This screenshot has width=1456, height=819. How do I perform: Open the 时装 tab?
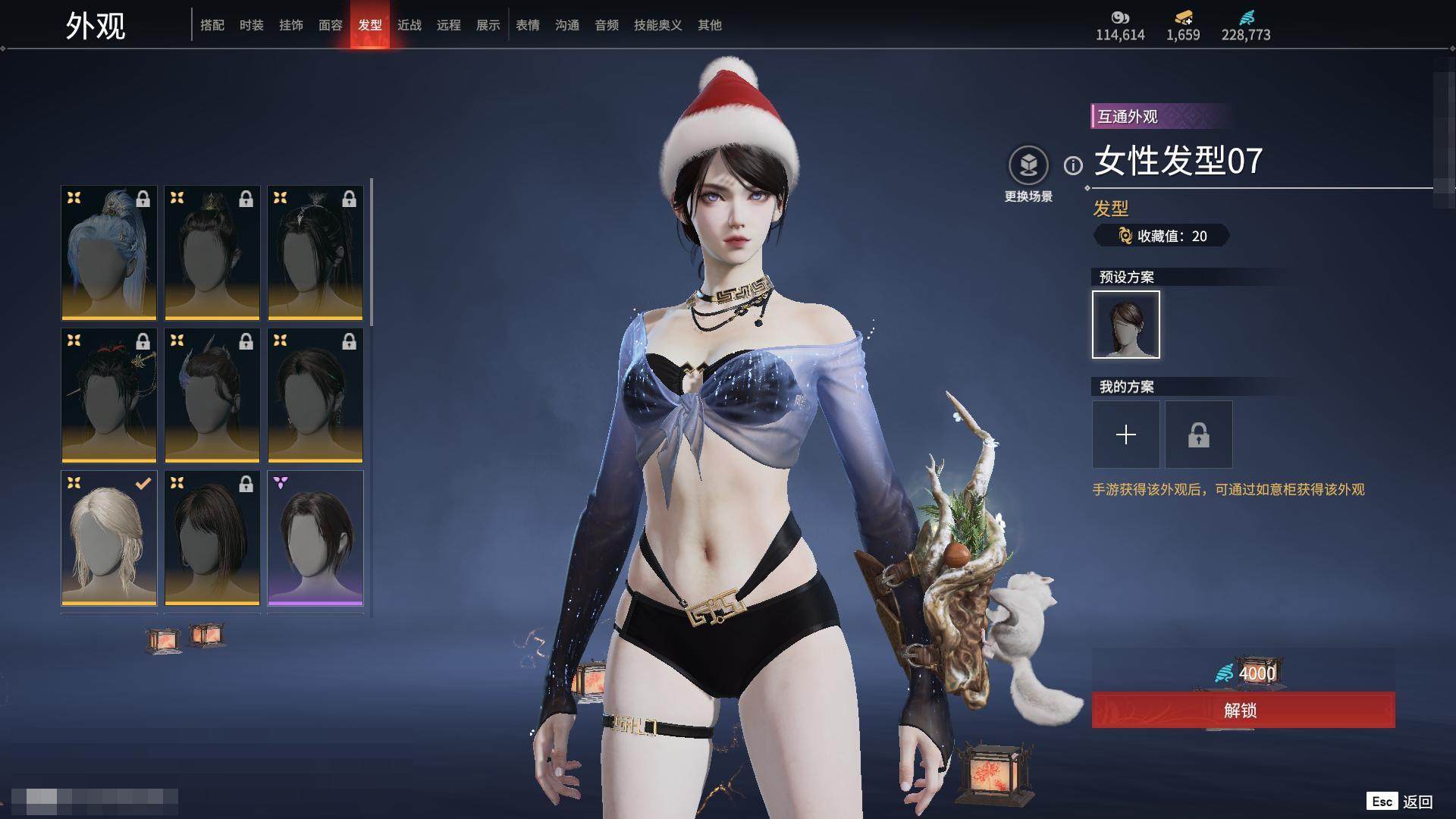tap(252, 25)
